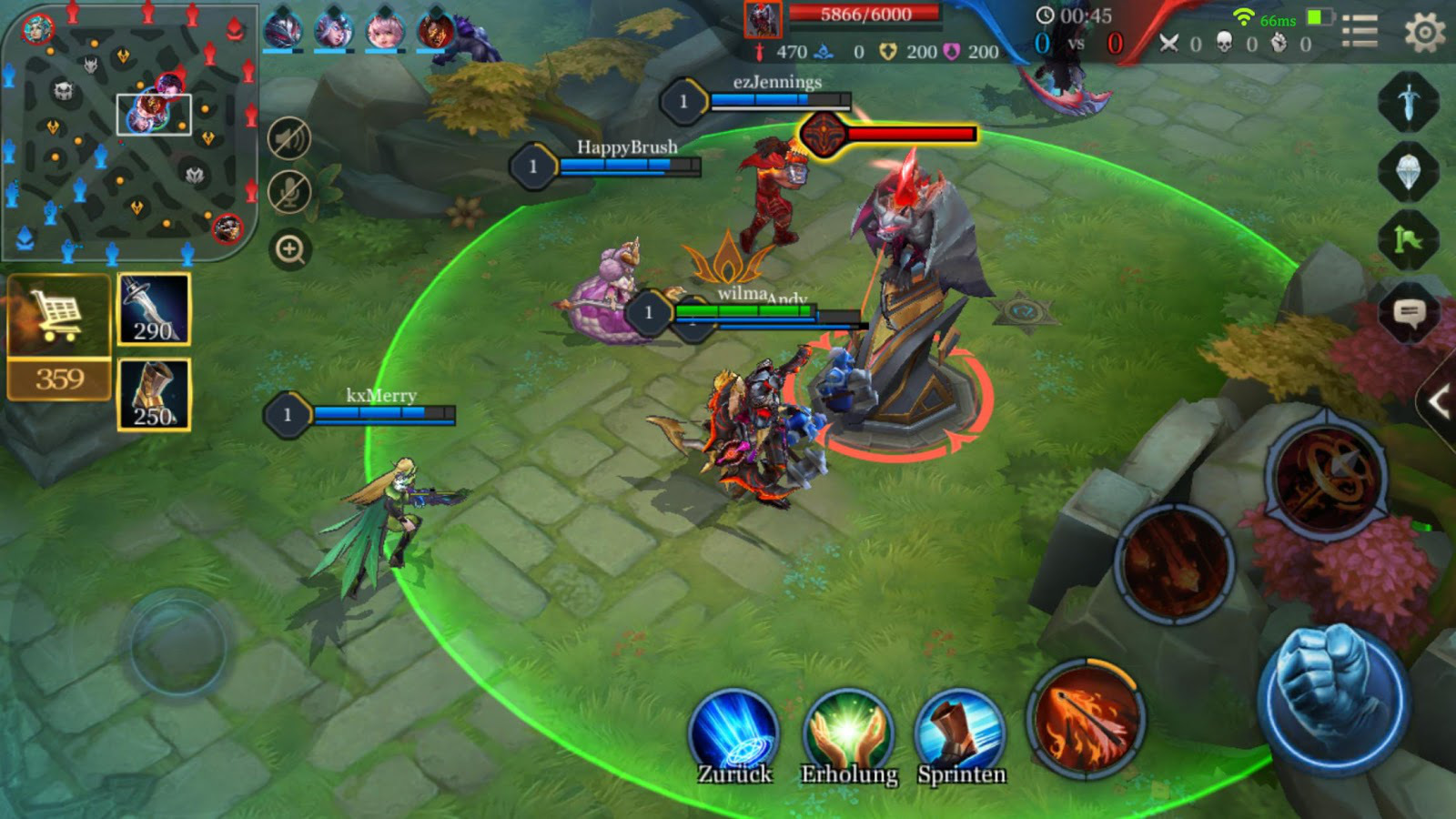
Task: Click the magnifier zoom button
Action: 290,249
